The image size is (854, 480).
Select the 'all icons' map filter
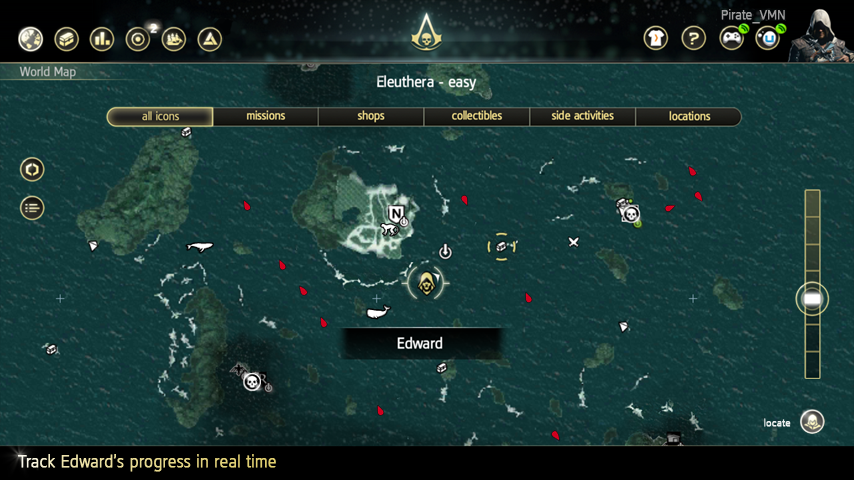point(160,116)
